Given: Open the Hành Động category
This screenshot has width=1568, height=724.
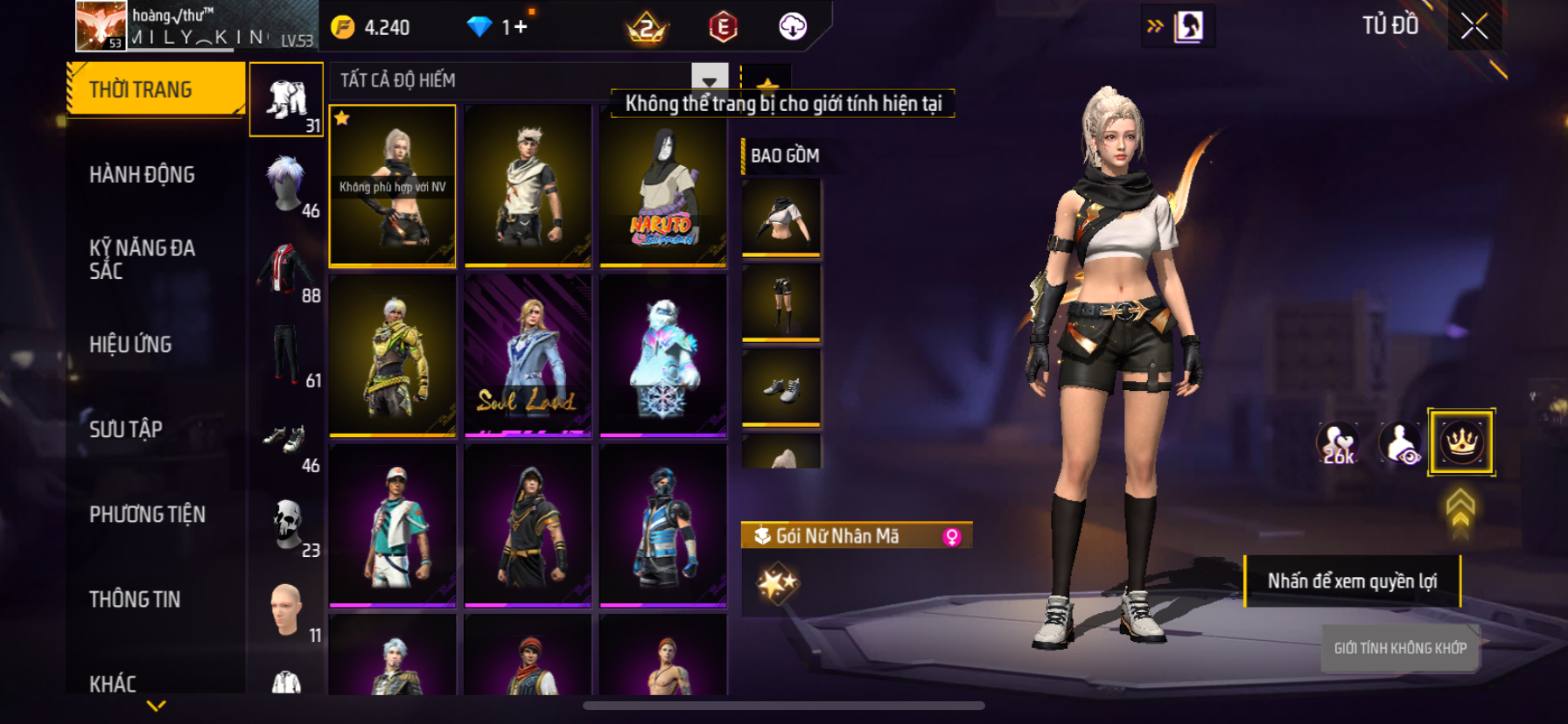Looking at the screenshot, I should tap(143, 175).
